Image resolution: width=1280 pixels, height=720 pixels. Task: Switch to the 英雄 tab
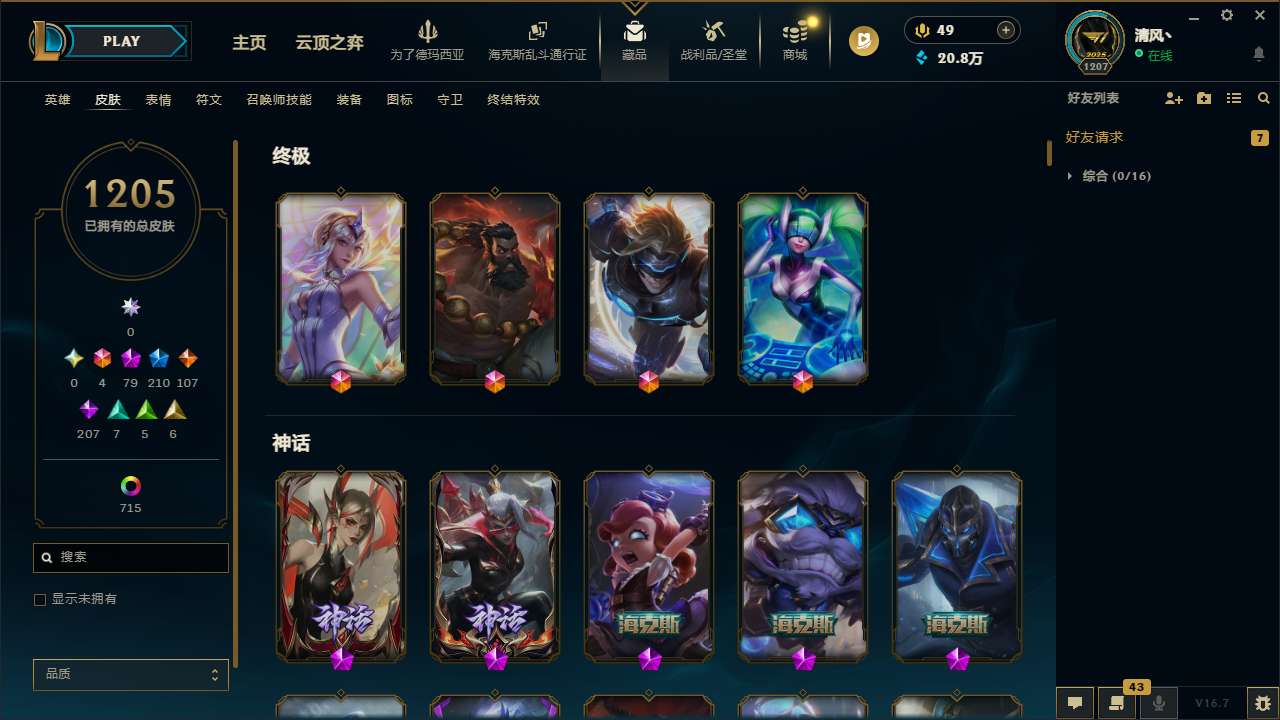click(57, 100)
